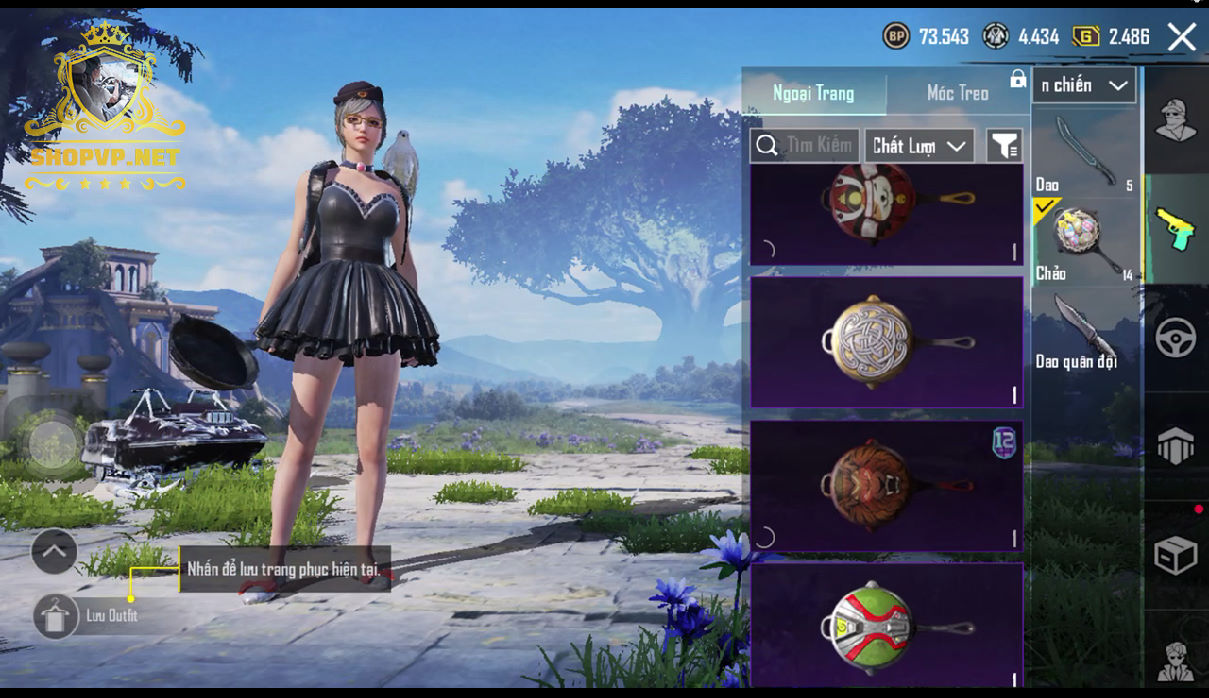Select the Chảo pan category
Image resolution: width=1209 pixels, height=698 pixels.
[x=1084, y=242]
